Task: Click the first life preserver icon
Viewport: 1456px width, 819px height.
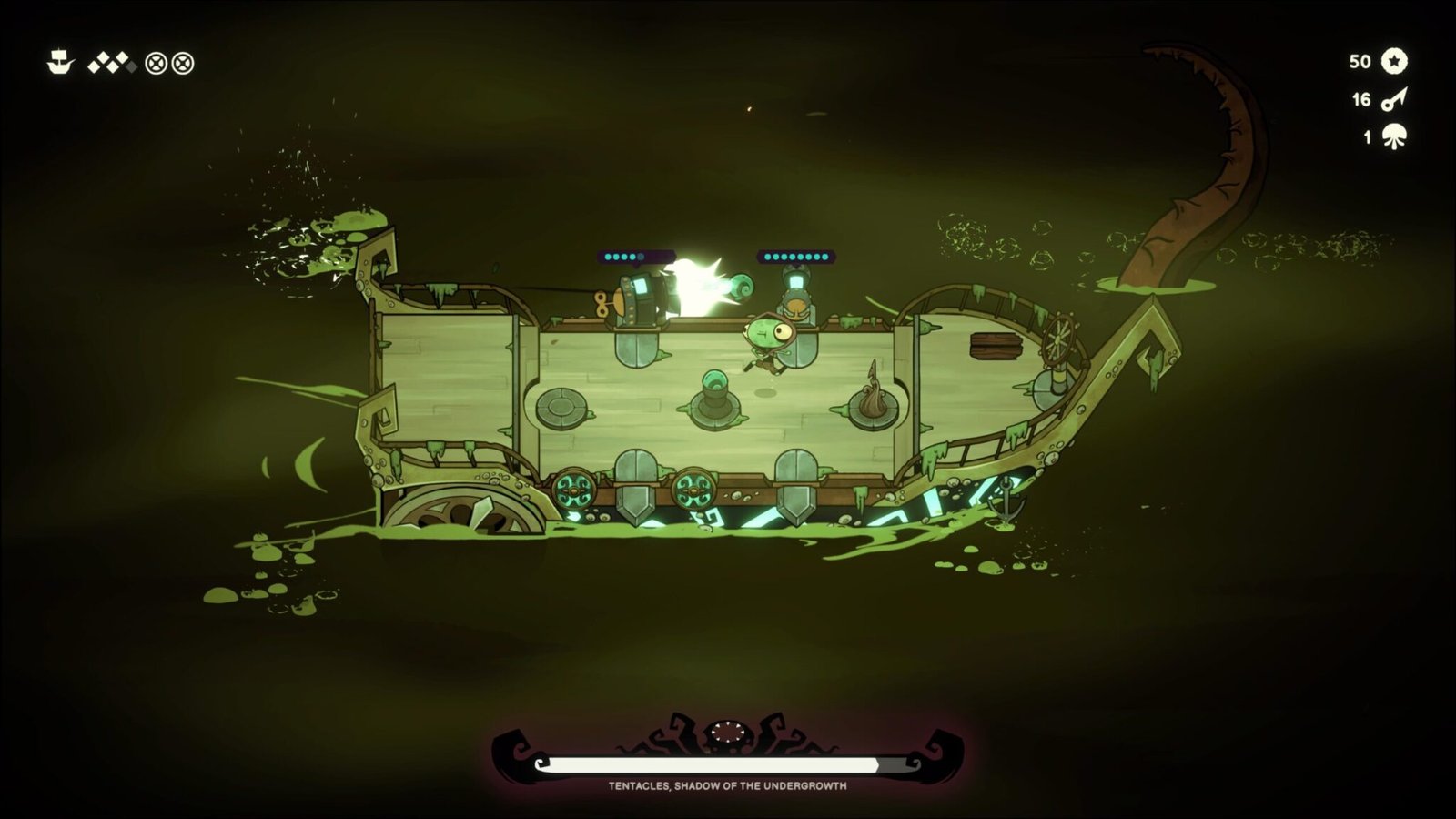Action: coord(157,64)
